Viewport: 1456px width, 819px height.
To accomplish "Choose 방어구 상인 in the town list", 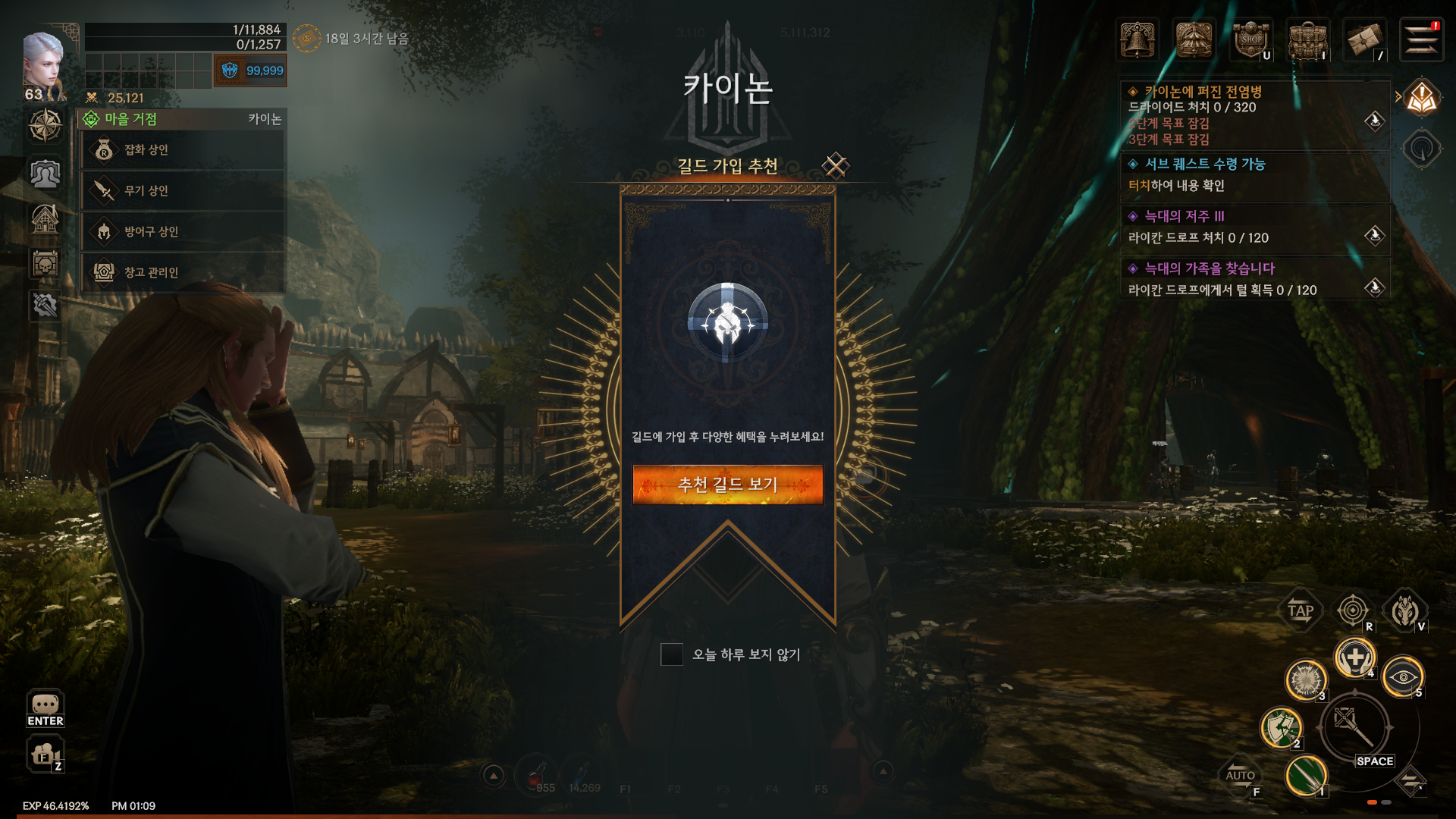I will [x=182, y=232].
